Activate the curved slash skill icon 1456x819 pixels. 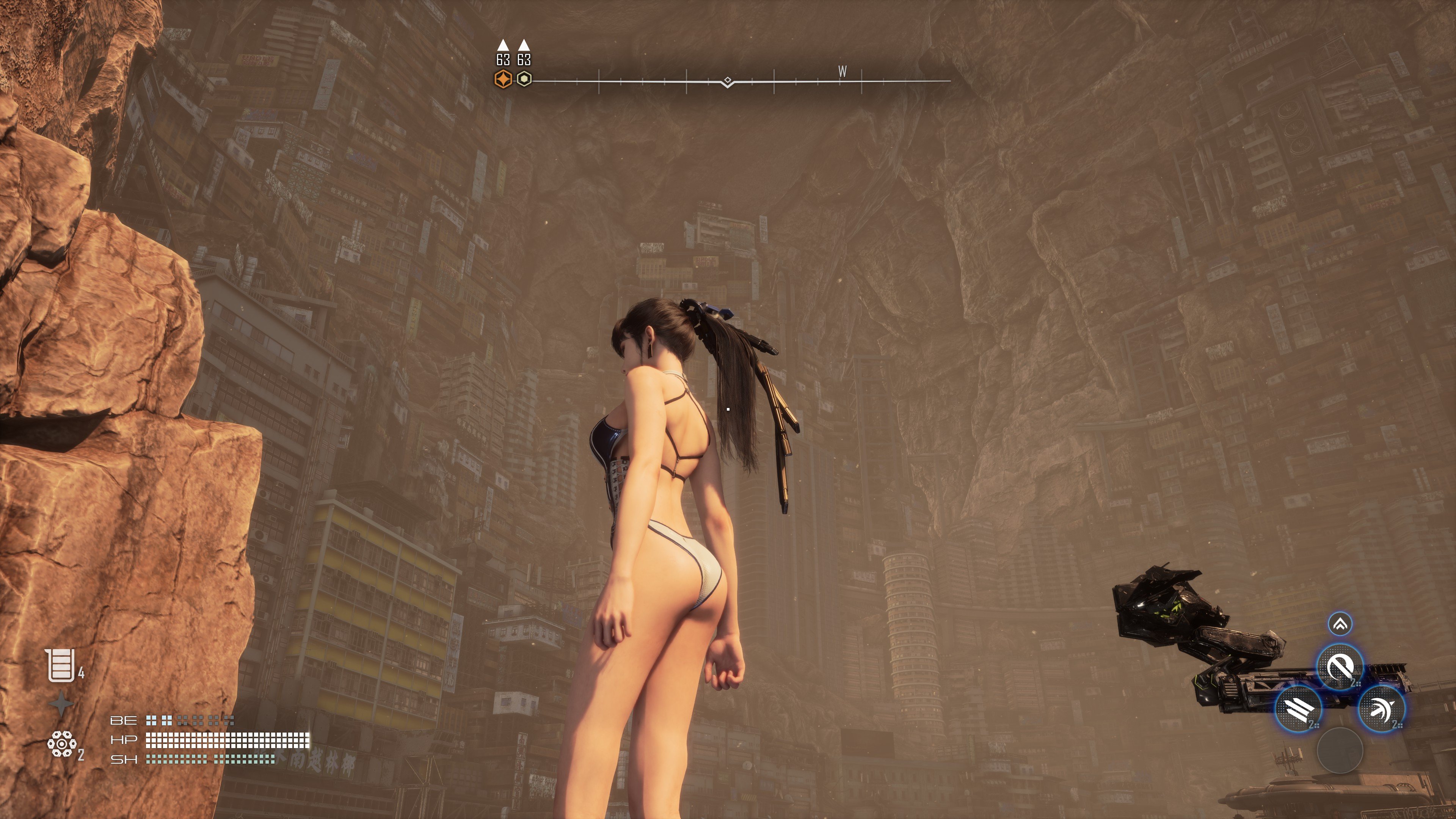coord(1340,667)
